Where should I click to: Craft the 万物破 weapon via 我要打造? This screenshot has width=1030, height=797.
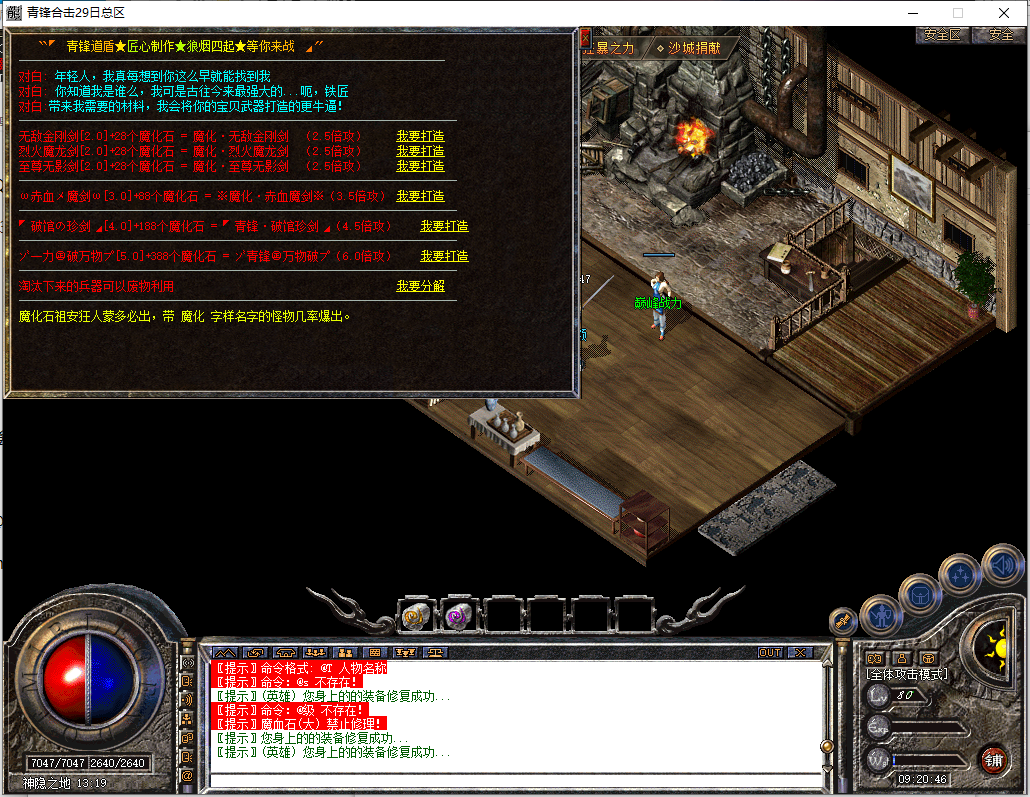point(444,256)
